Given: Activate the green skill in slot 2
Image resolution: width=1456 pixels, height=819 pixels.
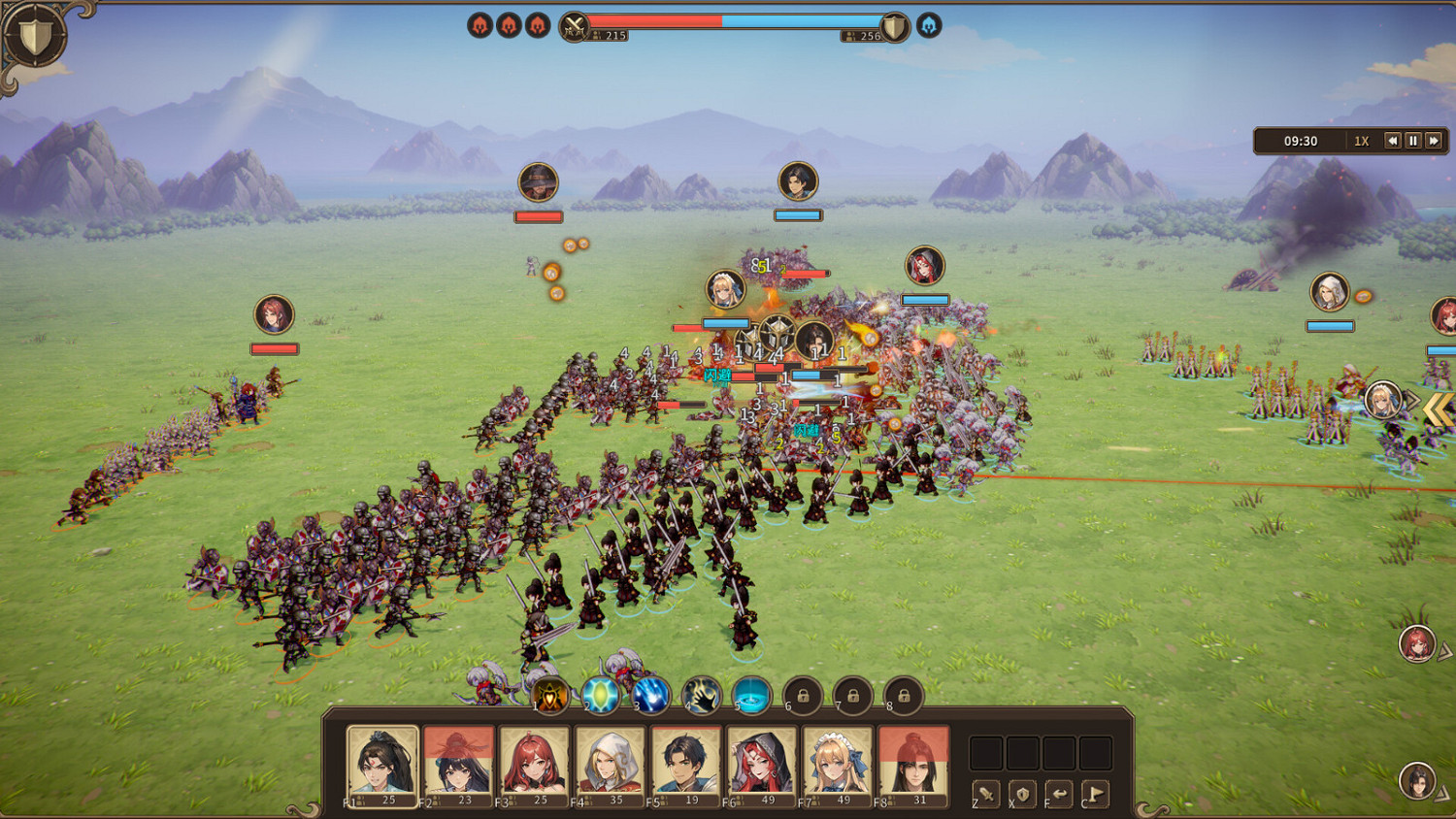Looking at the screenshot, I should [x=603, y=695].
